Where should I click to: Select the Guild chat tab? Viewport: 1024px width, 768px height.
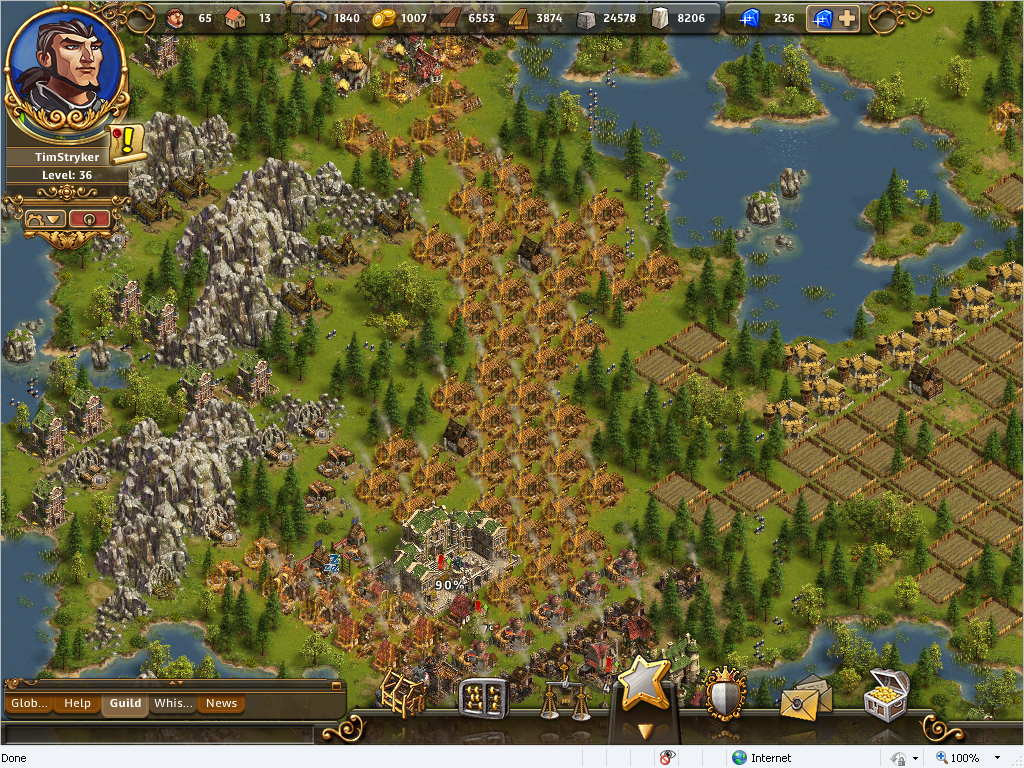pos(125,703)
